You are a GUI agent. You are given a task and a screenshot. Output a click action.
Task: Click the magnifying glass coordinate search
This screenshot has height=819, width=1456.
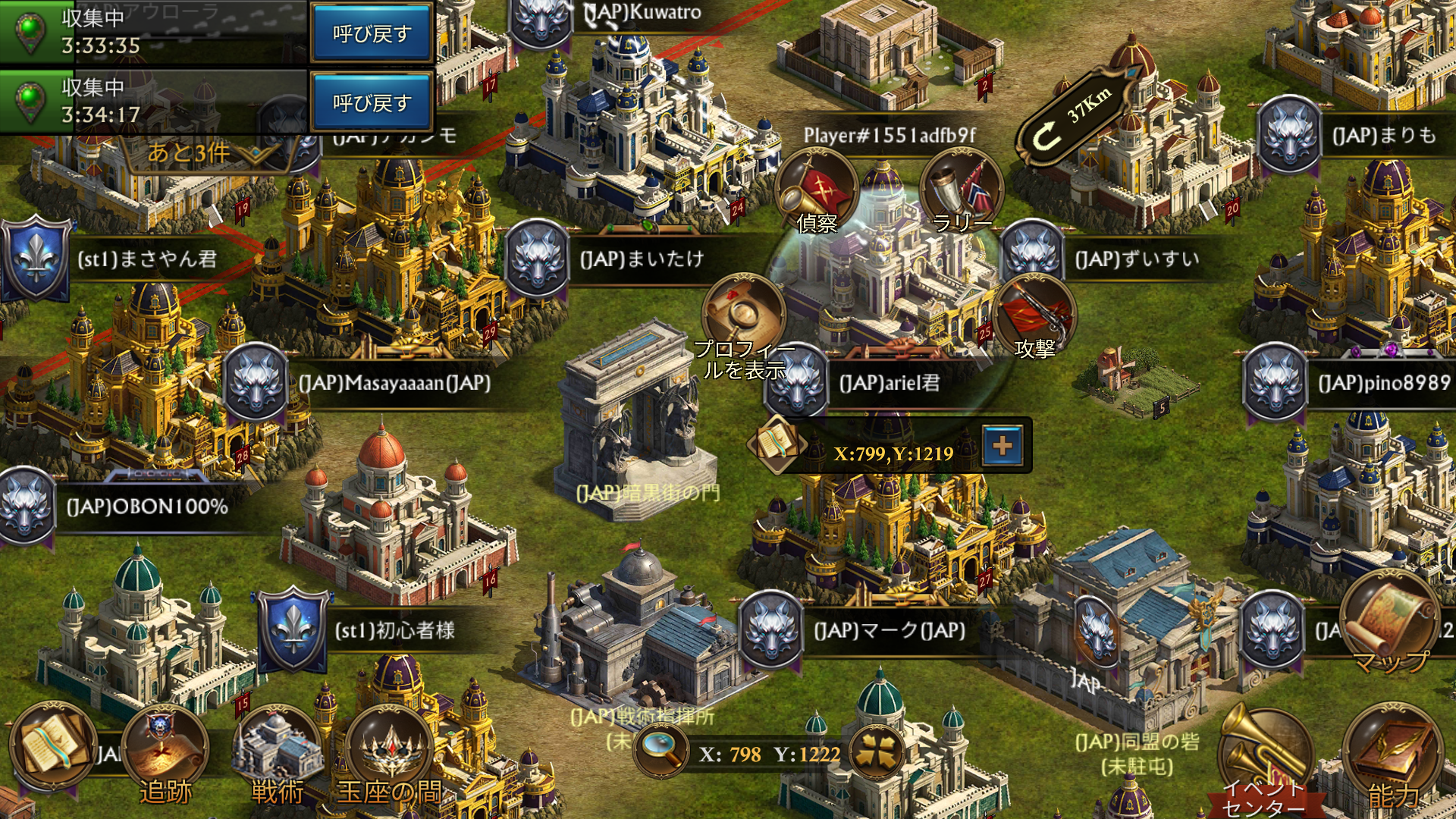pyautogui.click(x=661, y=751)
